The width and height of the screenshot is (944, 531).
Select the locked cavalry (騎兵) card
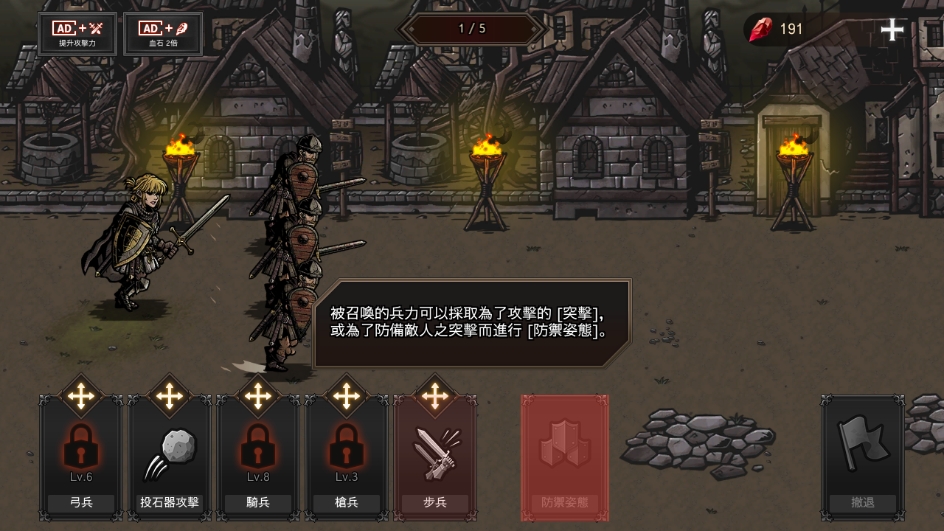[257, 455]
